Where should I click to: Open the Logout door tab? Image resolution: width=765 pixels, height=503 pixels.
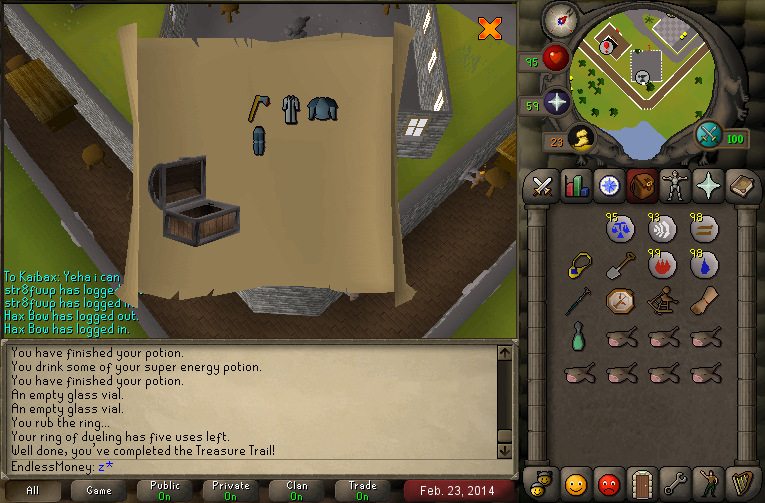pos(641,484)
